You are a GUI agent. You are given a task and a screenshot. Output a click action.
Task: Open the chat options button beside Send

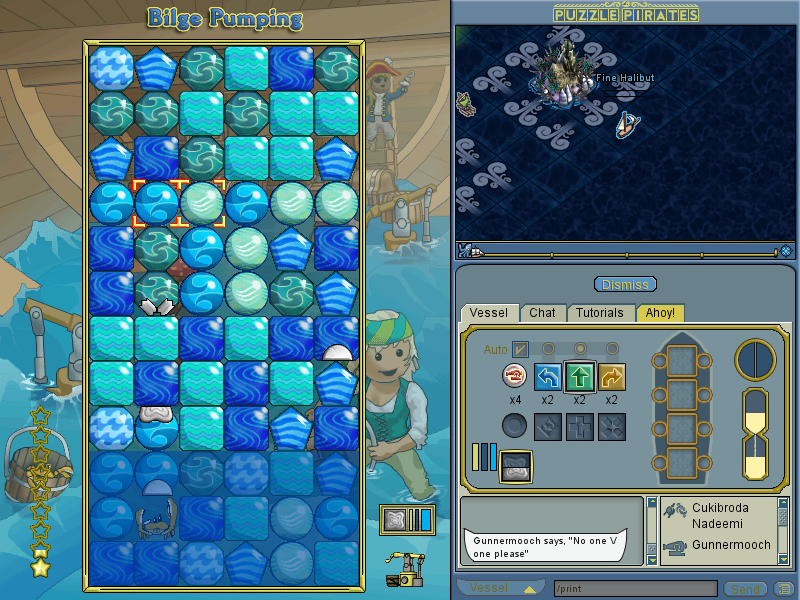point(785,588)
